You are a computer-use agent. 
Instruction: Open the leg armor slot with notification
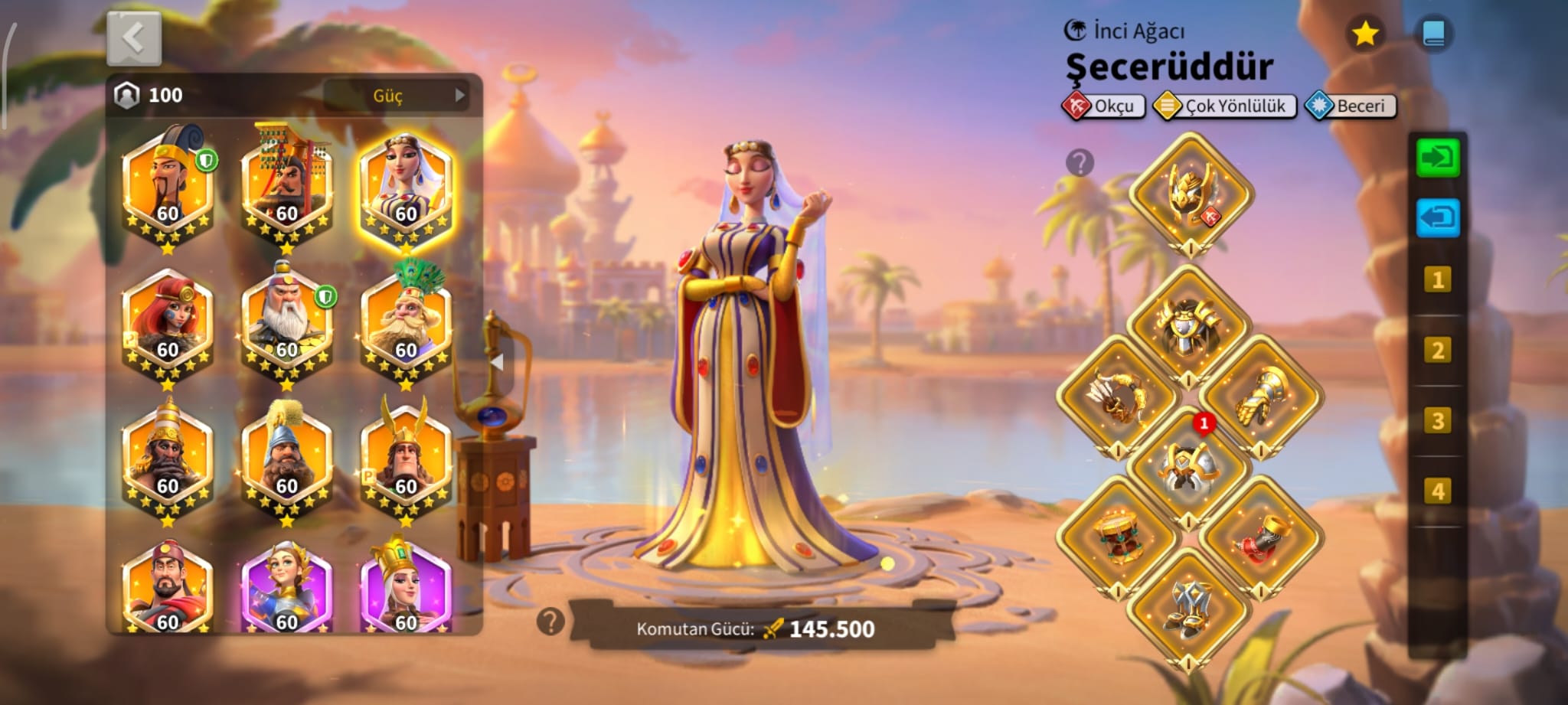pos(1188,468)
